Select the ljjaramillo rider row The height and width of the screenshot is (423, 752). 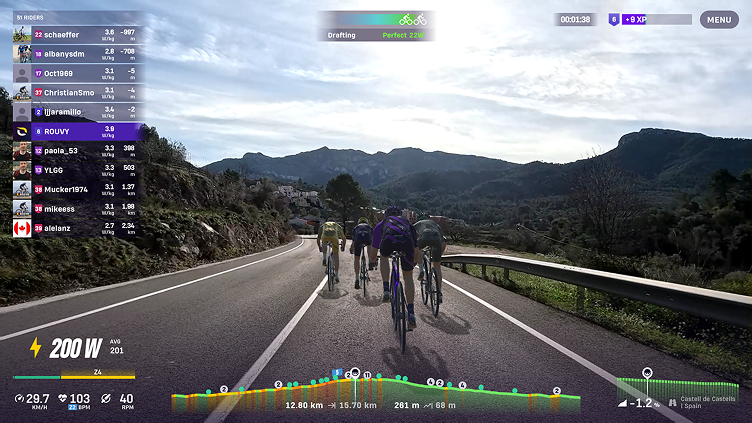[x=76, y=111]
